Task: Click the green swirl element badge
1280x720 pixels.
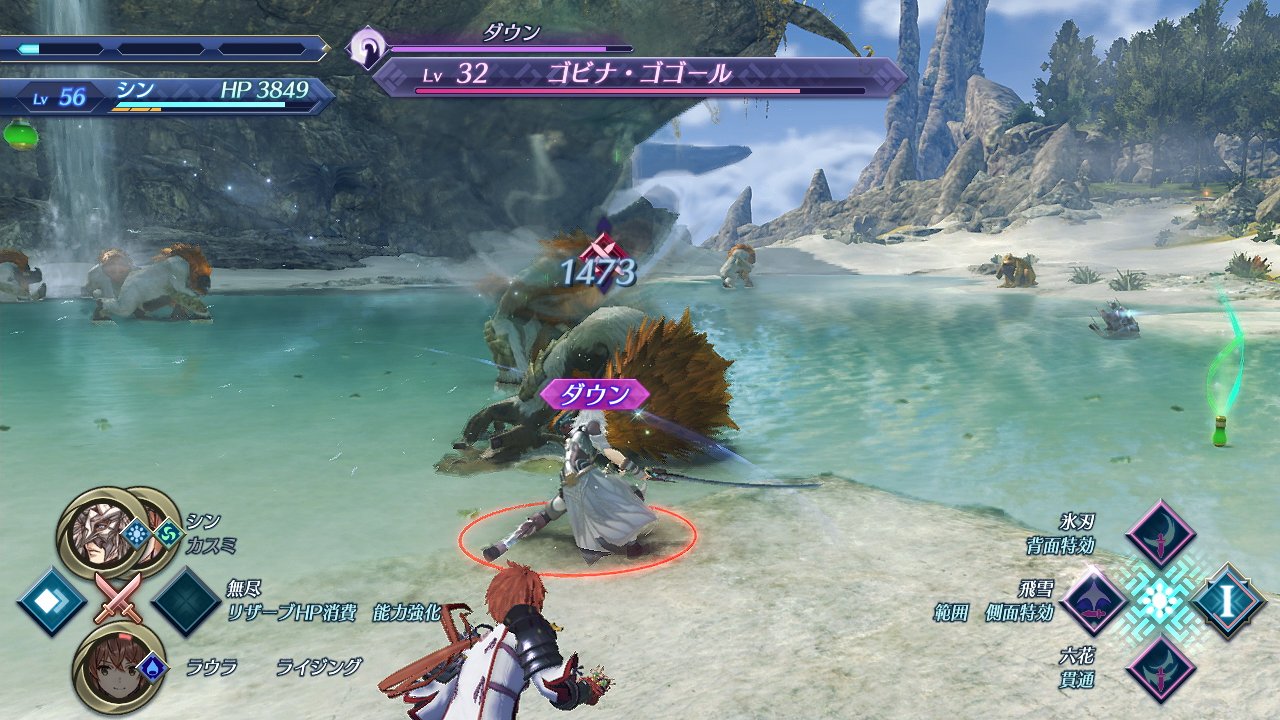Action: (168, 532)
